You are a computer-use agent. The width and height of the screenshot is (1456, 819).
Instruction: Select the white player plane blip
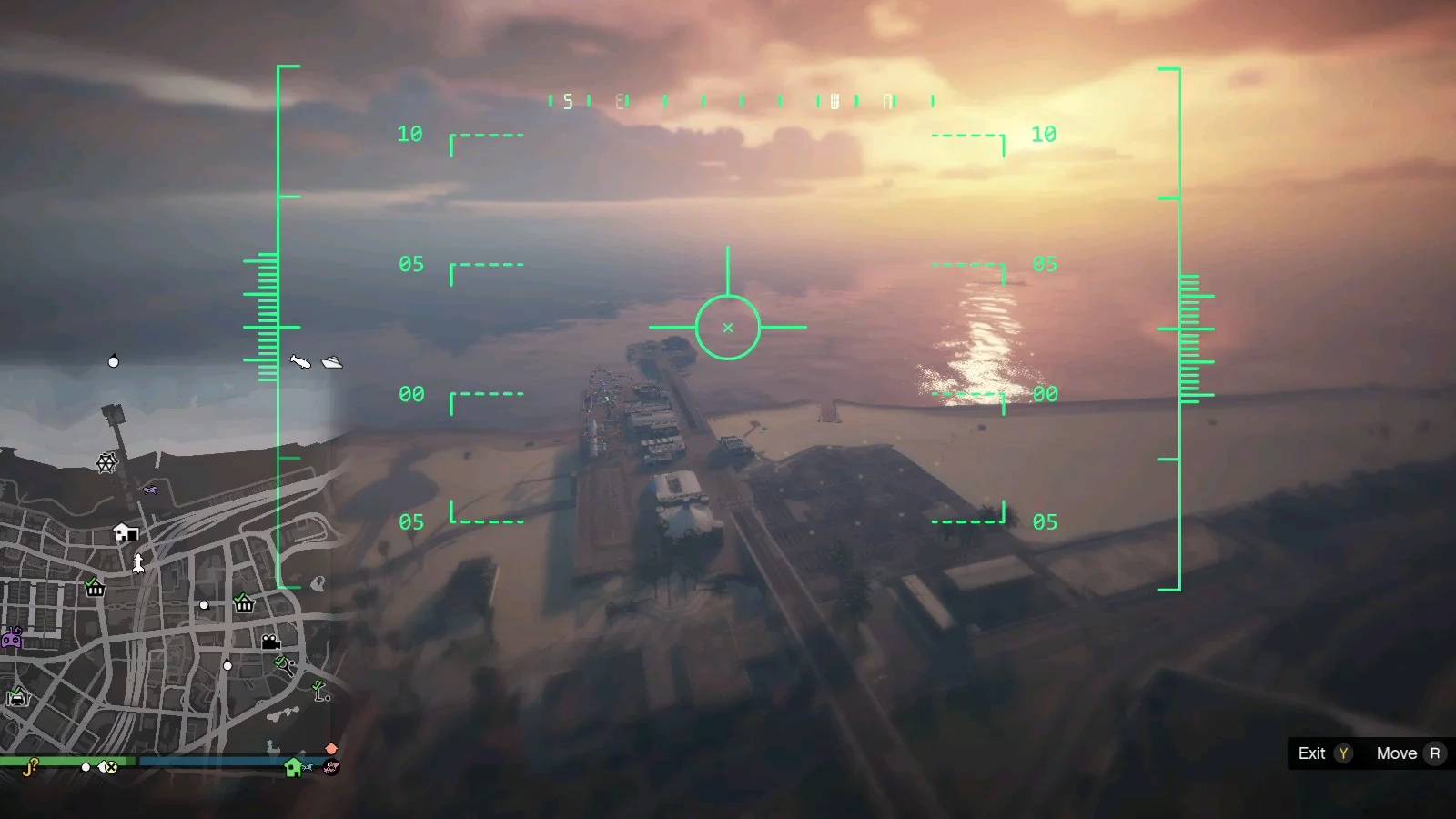pyautogui.click(x=137, y=561)
